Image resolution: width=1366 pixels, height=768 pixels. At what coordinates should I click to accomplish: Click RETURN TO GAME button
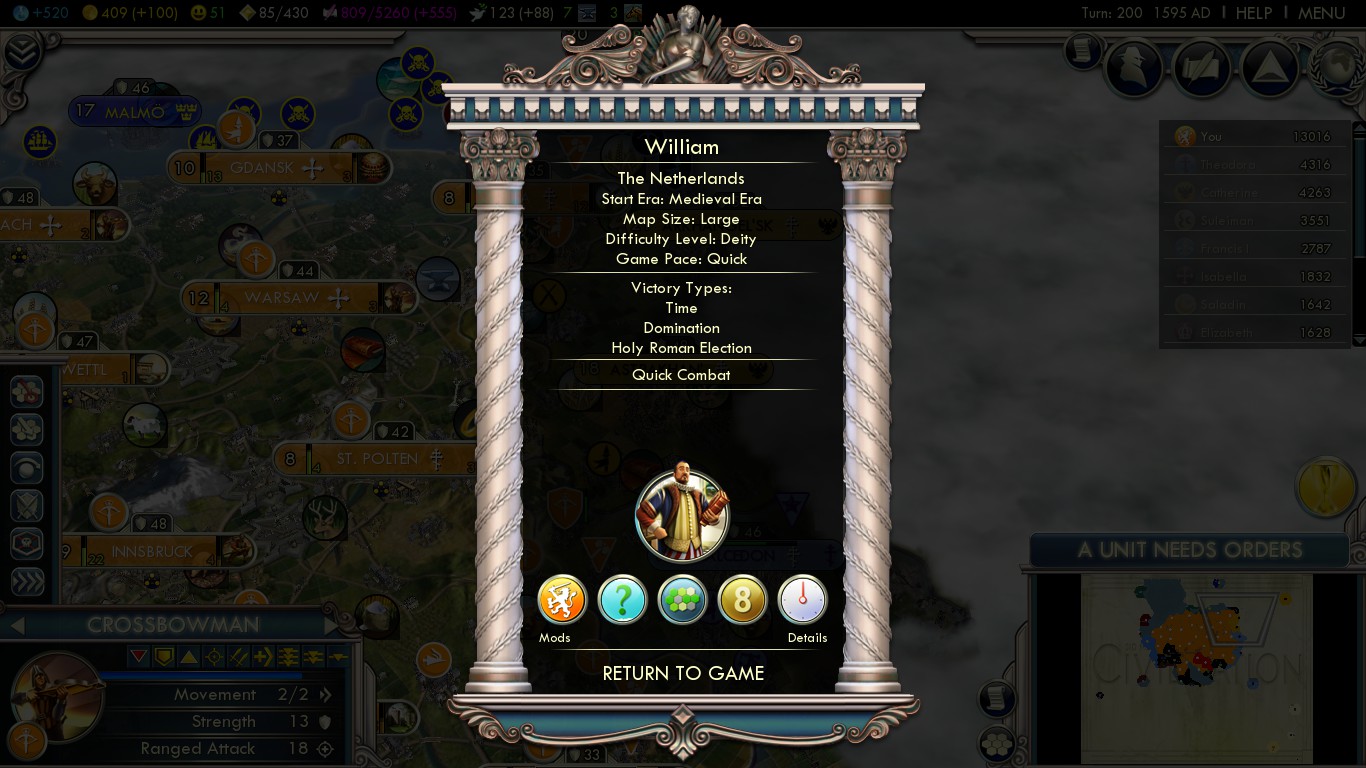683,673
